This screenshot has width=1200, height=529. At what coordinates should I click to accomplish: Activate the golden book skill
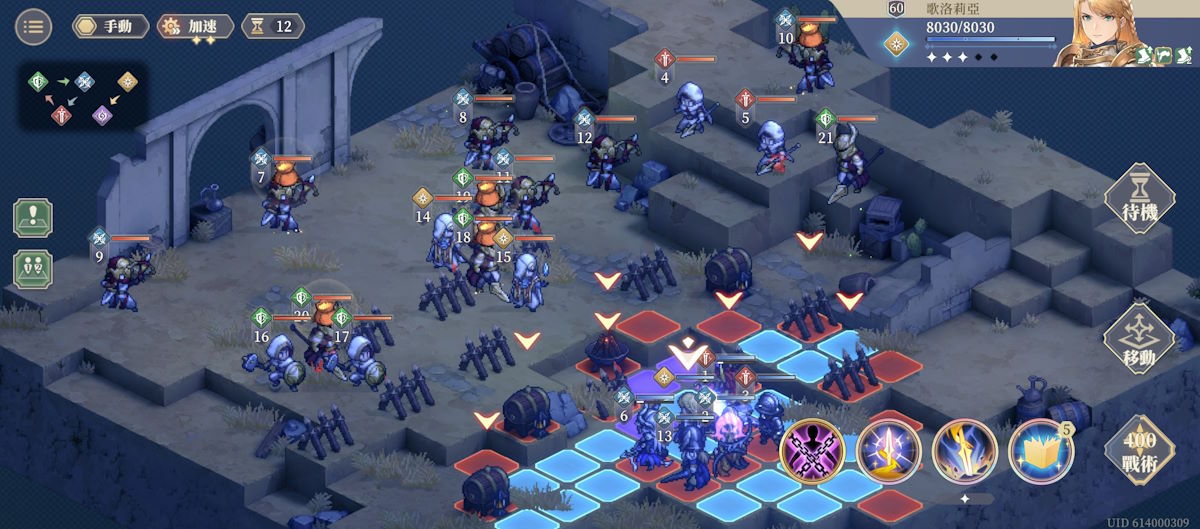pyautogui.click(x=1041, y=450)
